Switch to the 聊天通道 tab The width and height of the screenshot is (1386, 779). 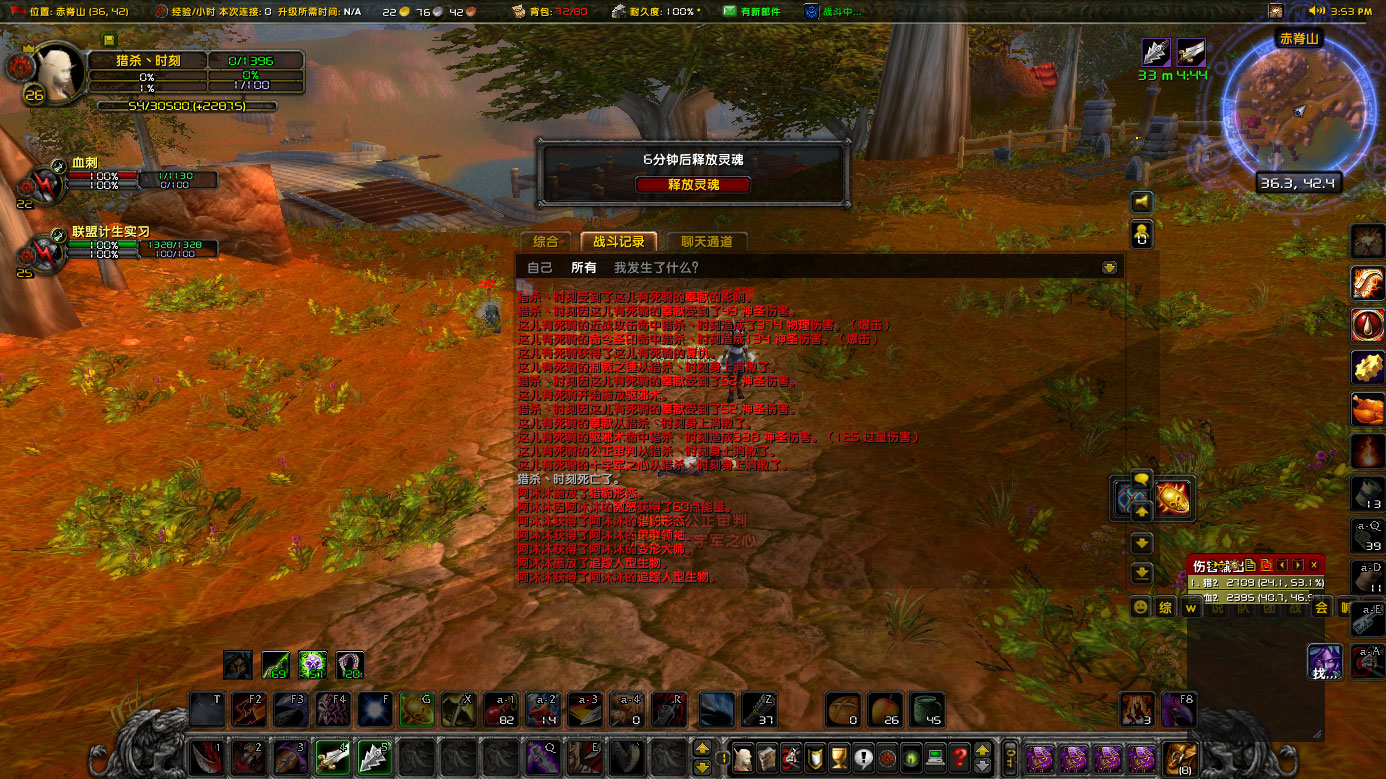click(705, 241)
